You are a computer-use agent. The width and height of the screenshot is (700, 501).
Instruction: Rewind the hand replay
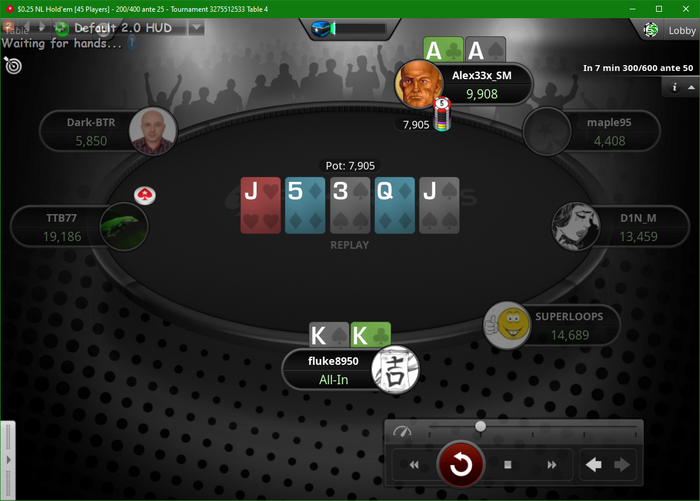(414, 465)
